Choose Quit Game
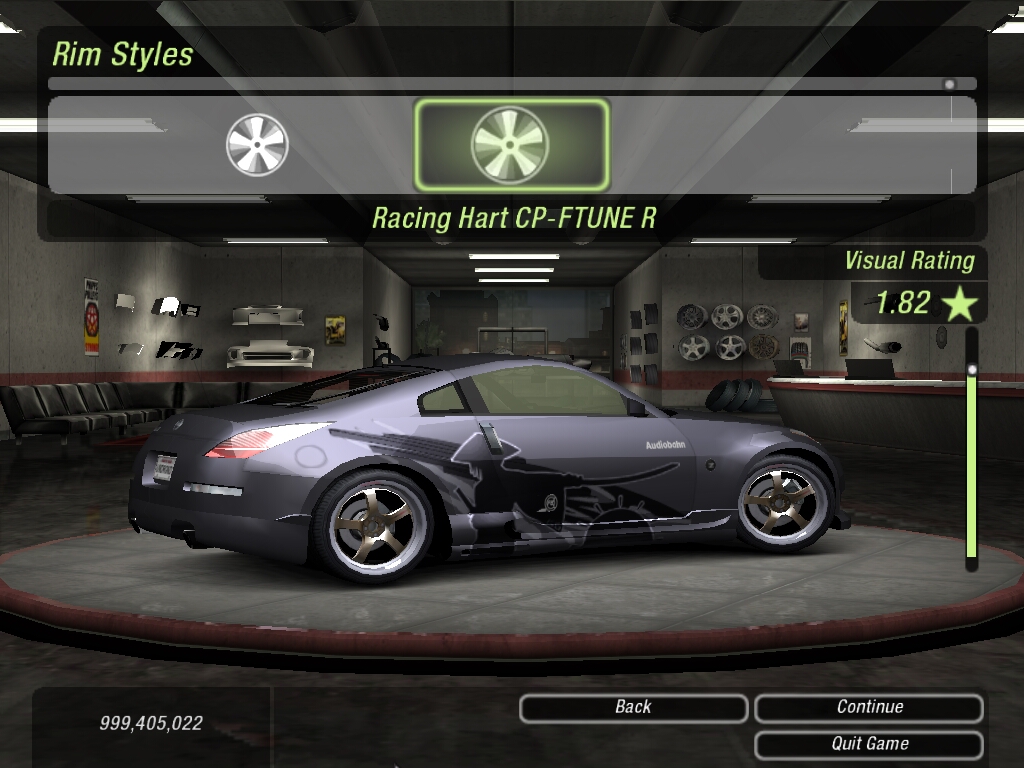Image resolution: width=1024 pixels, height=768 pixels. click(869, 744)
